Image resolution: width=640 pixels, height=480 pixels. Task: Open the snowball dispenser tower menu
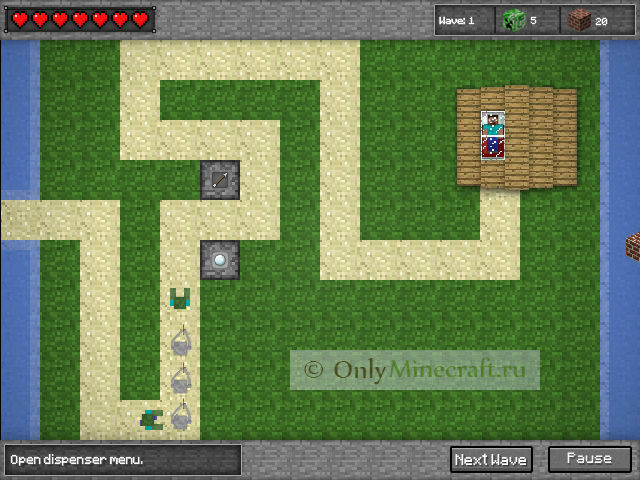219,260
